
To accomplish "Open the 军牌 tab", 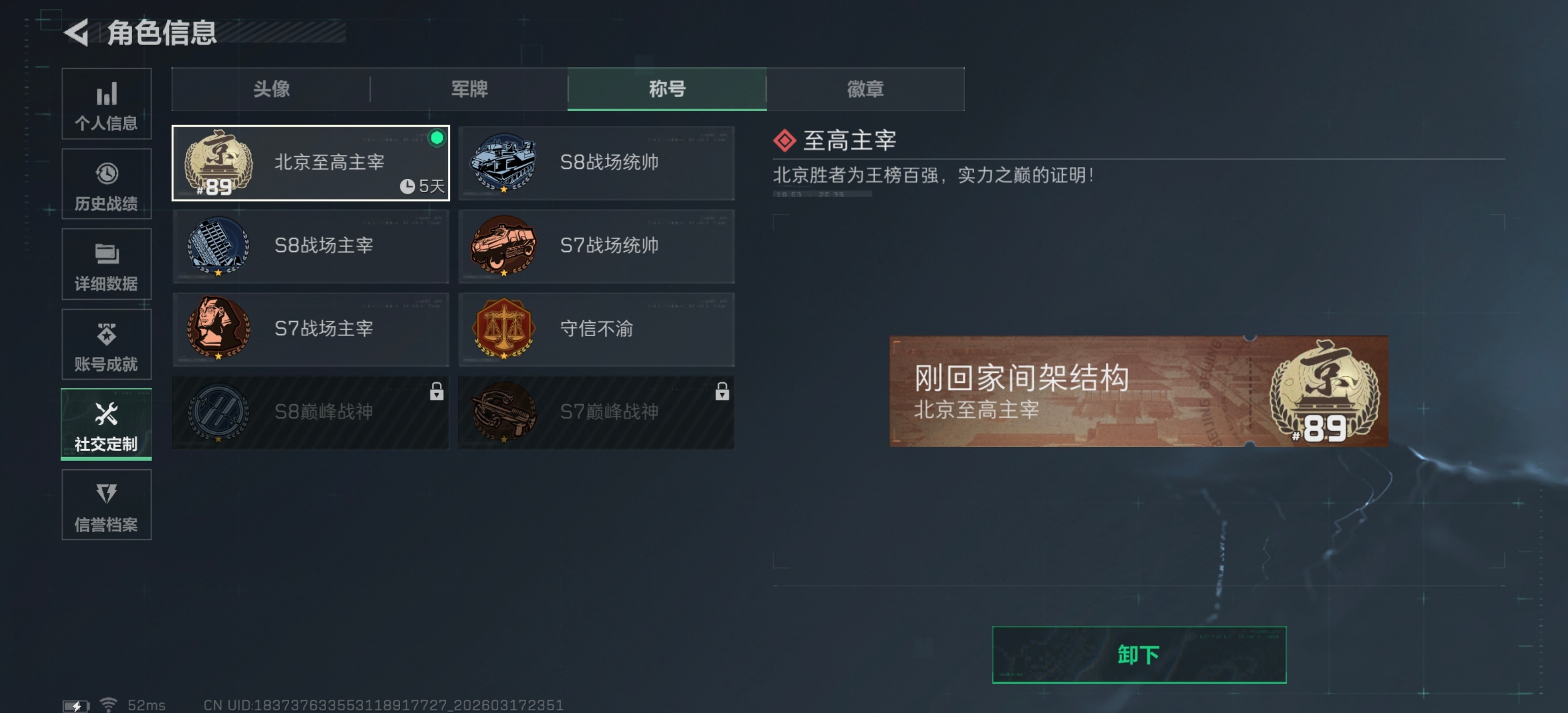I will [469, 89].
